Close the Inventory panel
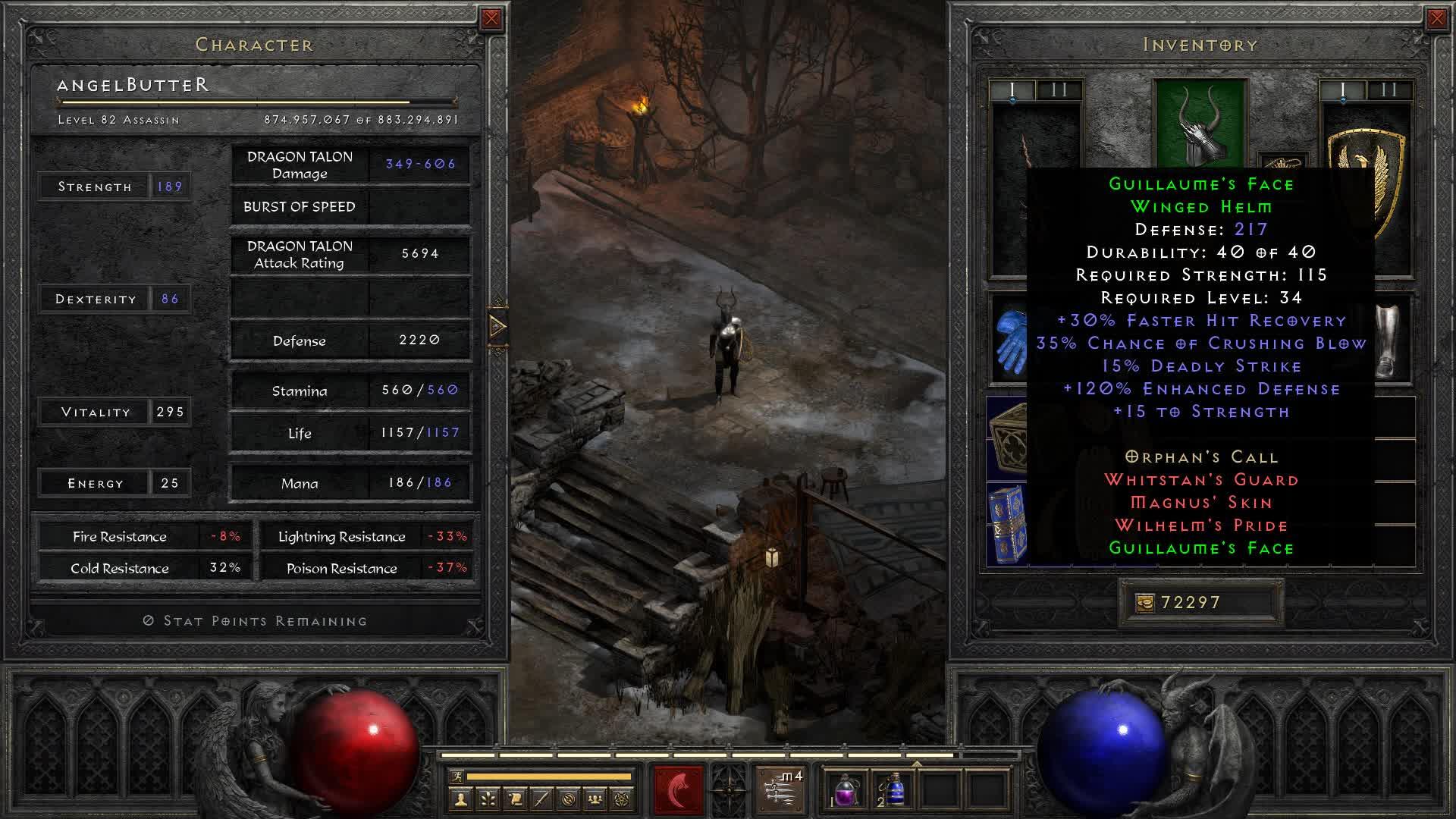This screenshot has width=1456, height=819. (1436, 19)
